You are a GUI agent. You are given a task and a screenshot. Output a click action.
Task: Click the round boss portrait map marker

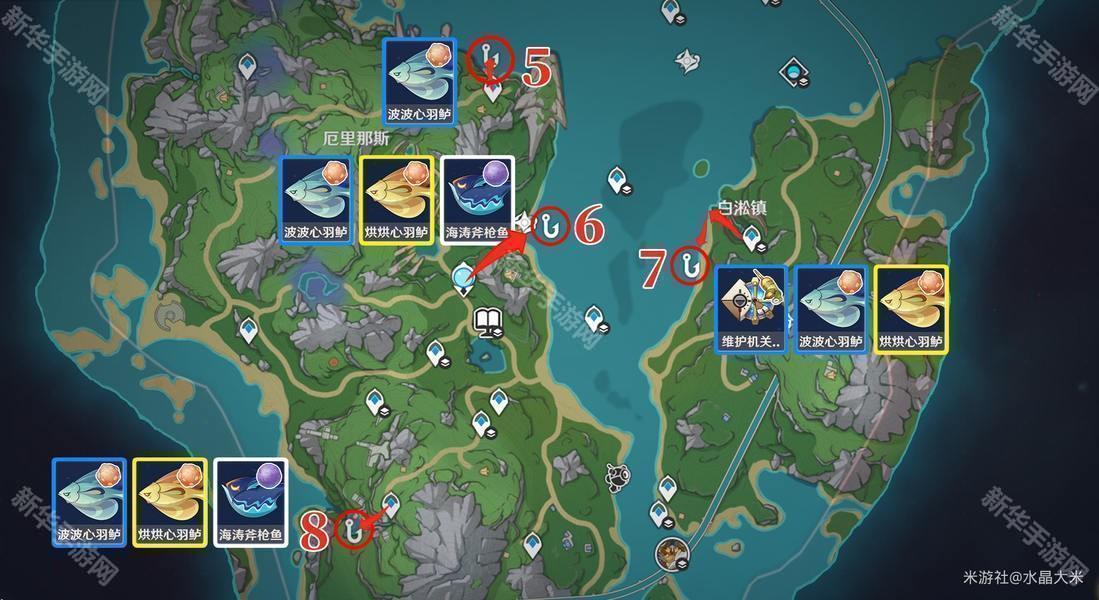click(669, 552)
